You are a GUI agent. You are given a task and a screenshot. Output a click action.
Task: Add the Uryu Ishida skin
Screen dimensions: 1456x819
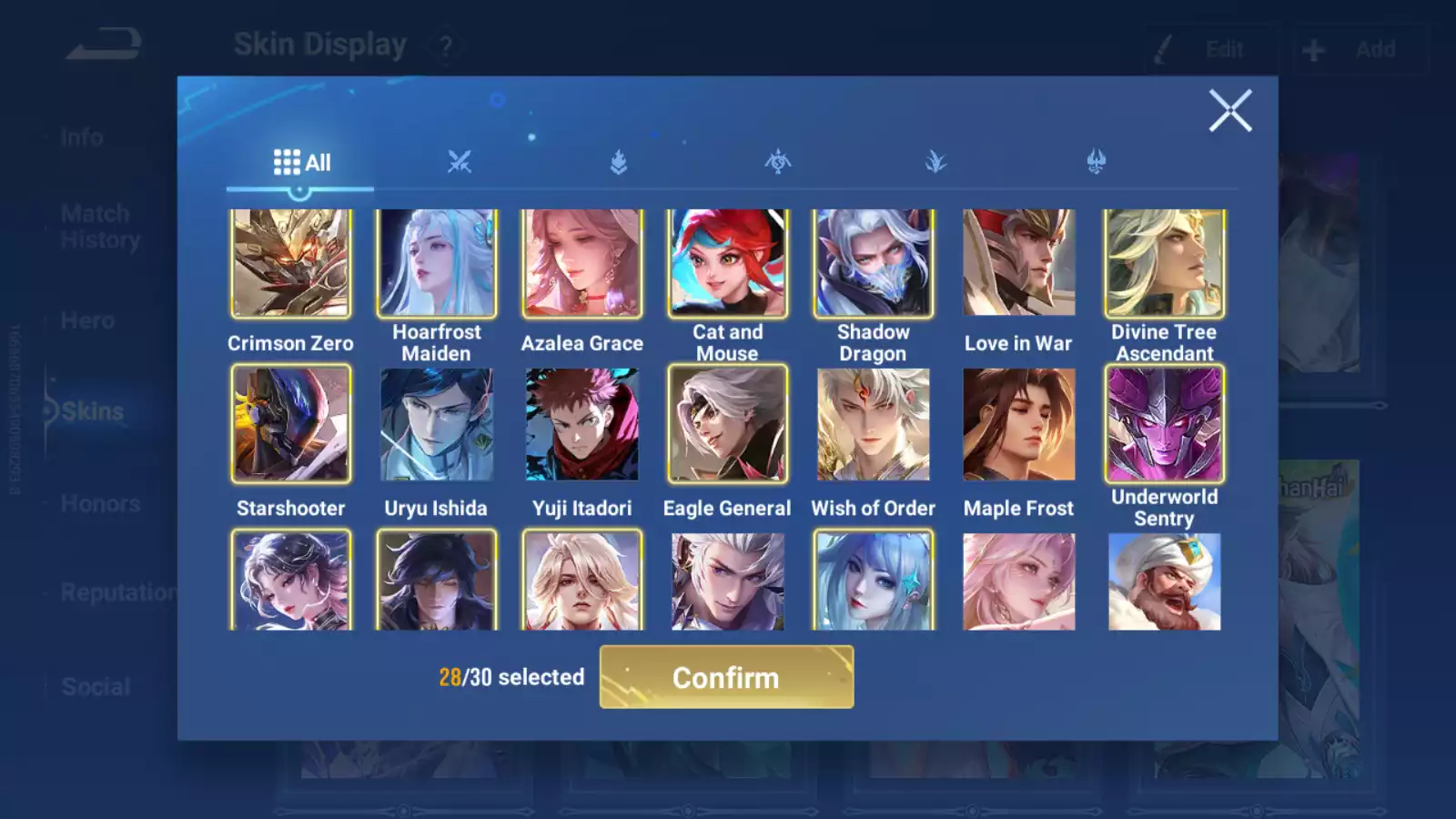[x=437, y=424]
